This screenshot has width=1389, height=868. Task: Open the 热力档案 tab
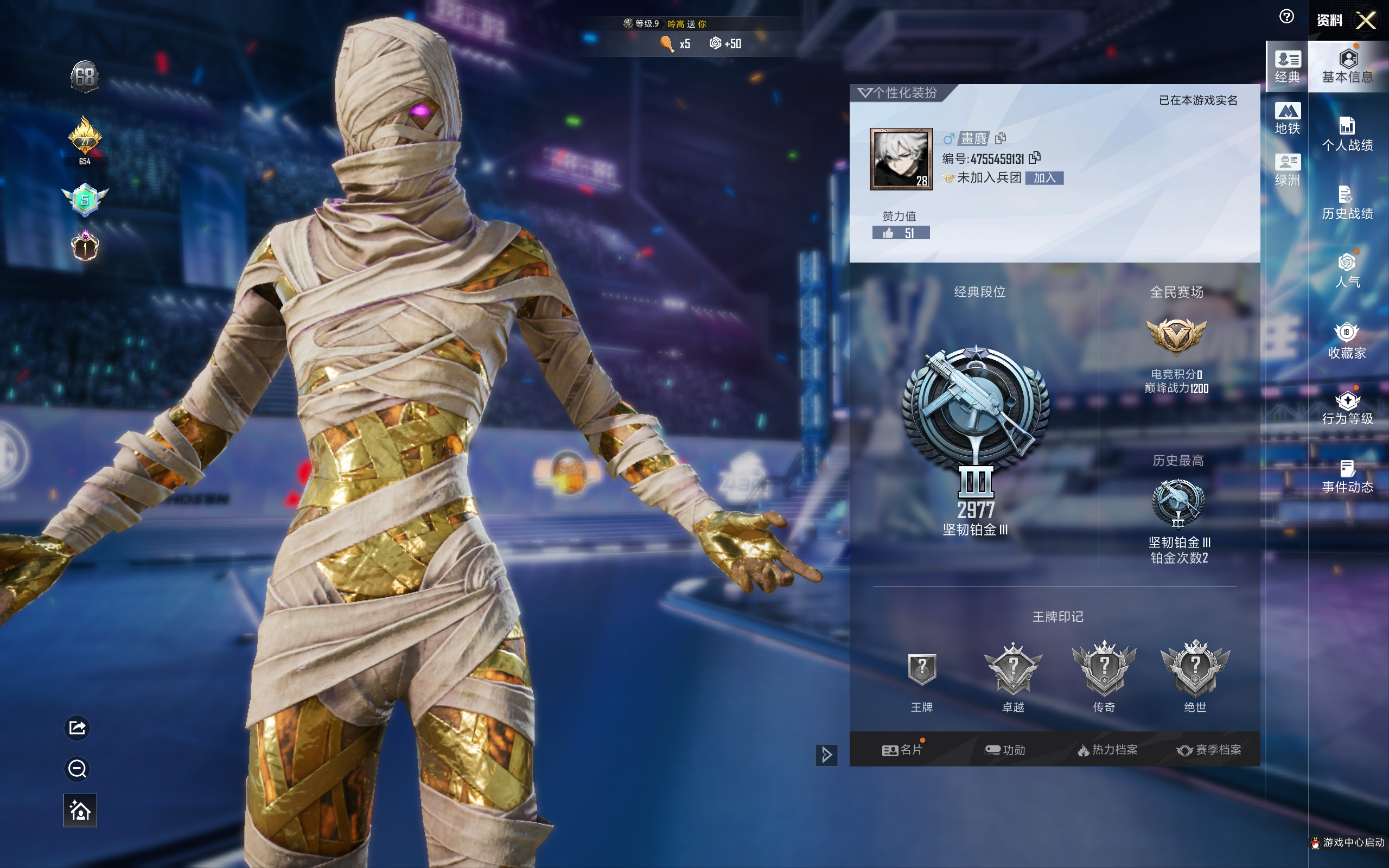point(1107,750)
